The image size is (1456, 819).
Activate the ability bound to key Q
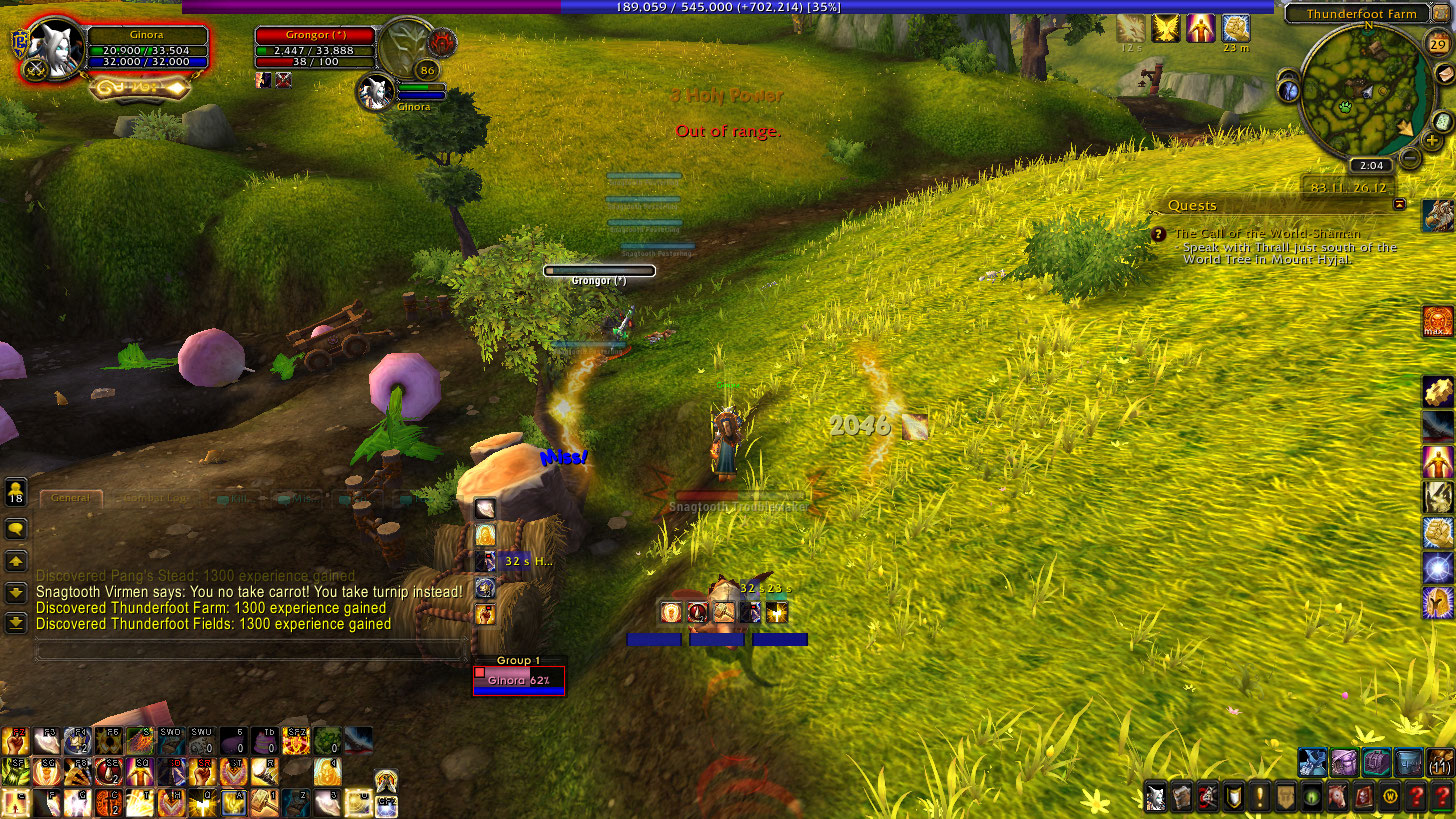pos(204,801)
